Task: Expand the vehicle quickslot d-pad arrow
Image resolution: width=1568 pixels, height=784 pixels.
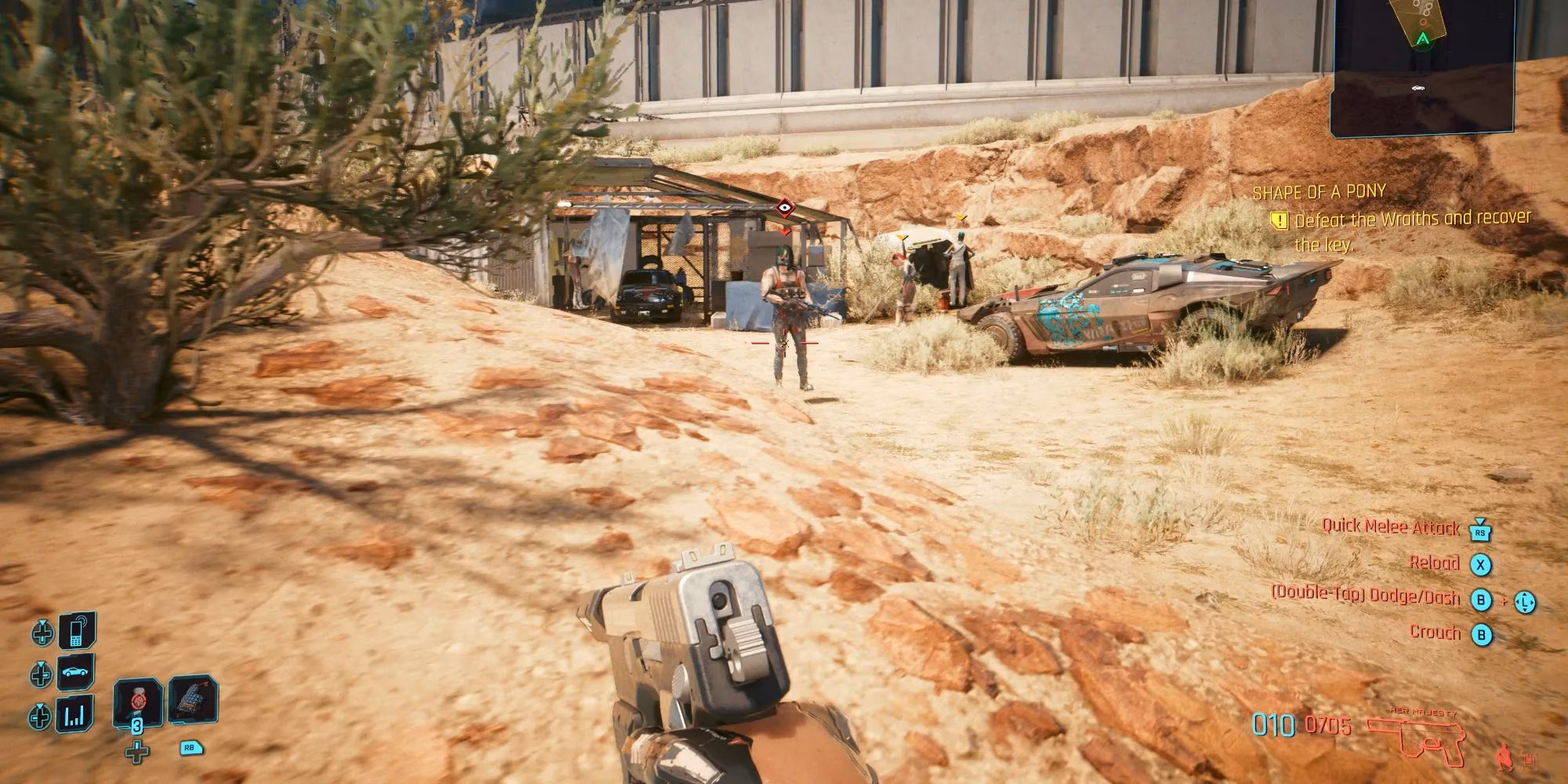Action: point(40,672)
